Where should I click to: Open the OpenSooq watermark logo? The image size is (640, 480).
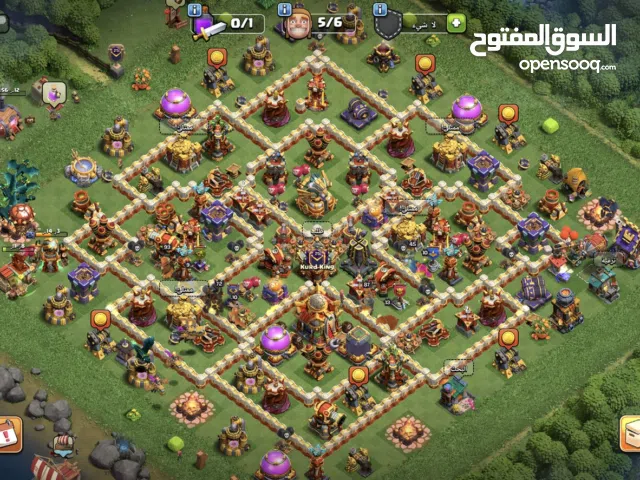click(x=545, y=47)
